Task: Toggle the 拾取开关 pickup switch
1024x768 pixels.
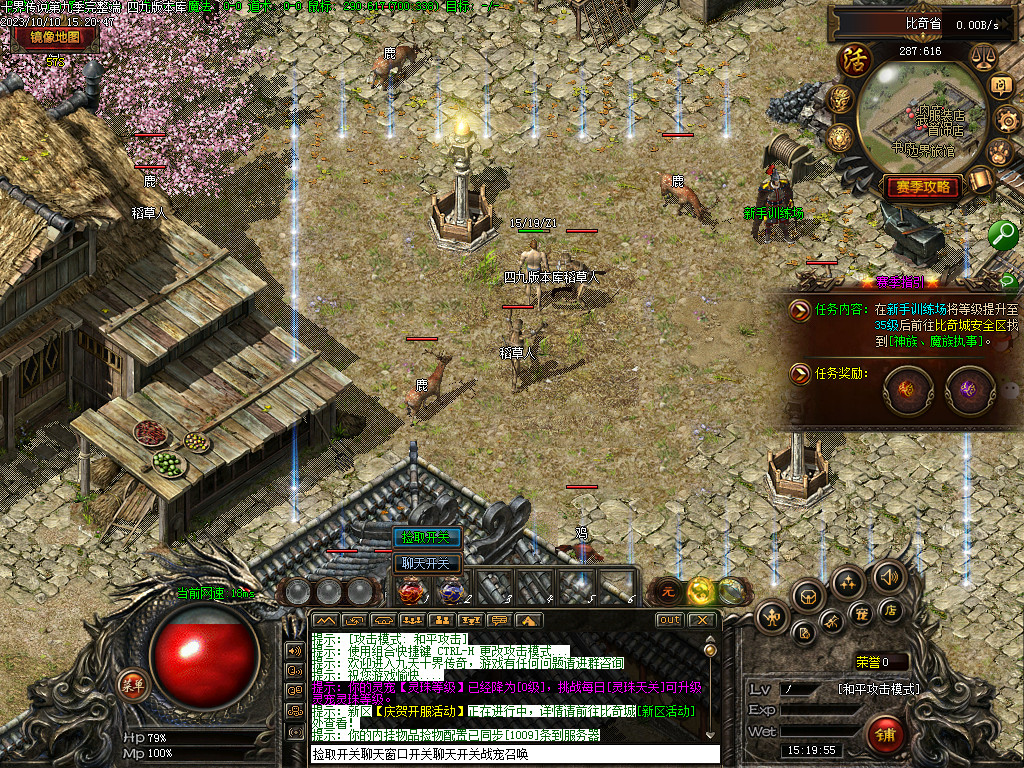Action: point(426,537)
